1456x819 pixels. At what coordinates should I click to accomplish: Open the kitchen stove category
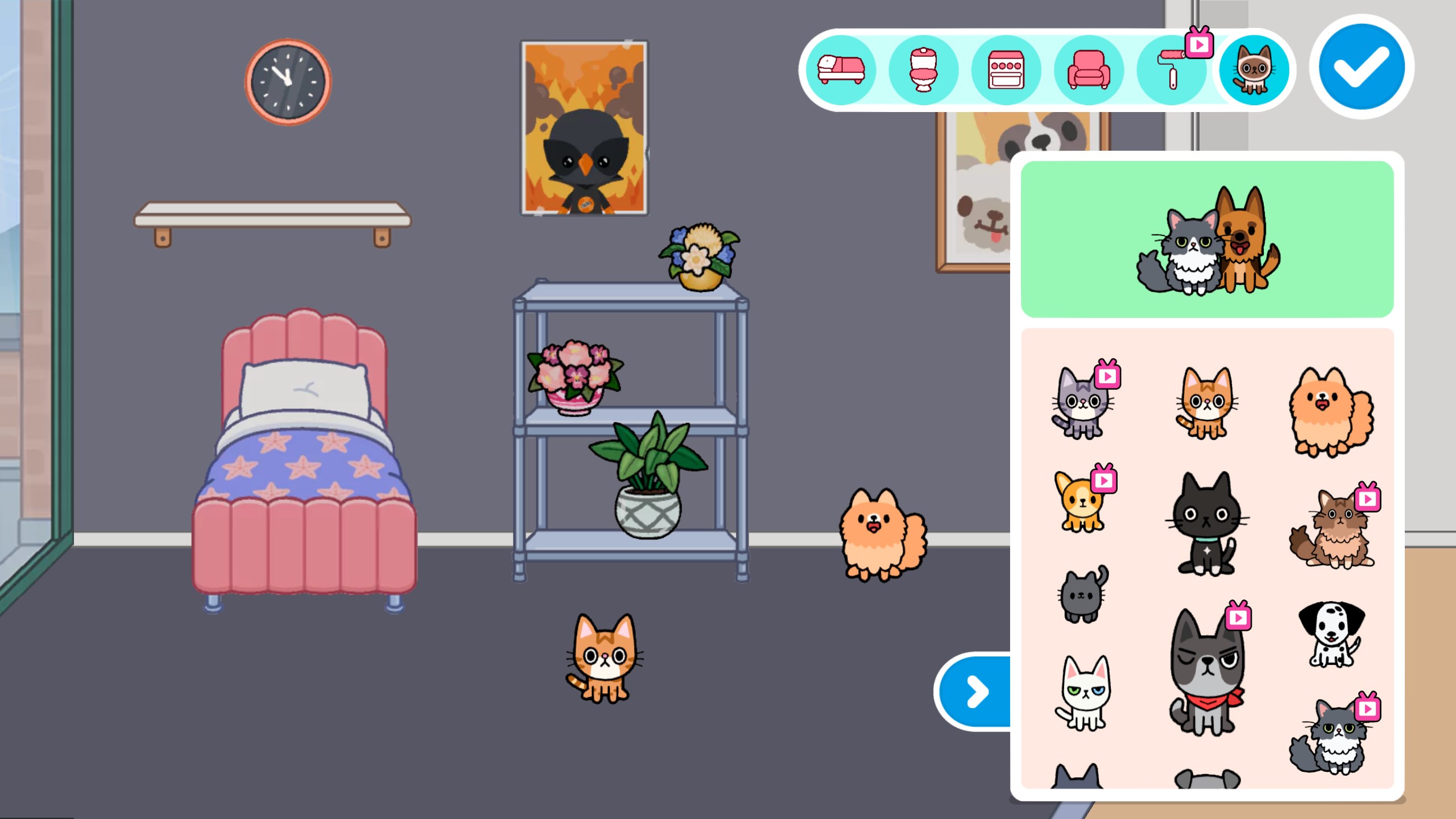click(1006, 69)
